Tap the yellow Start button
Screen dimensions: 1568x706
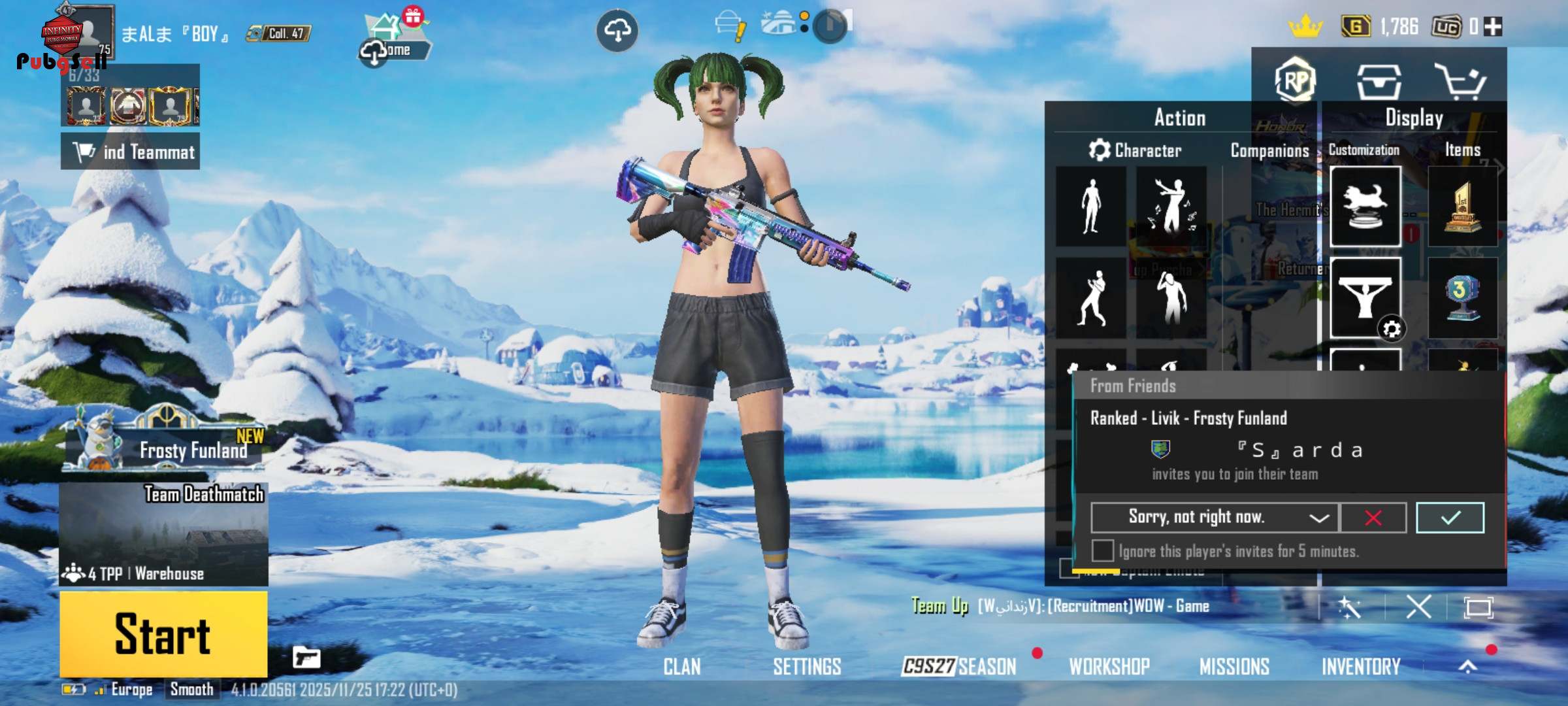163,633
